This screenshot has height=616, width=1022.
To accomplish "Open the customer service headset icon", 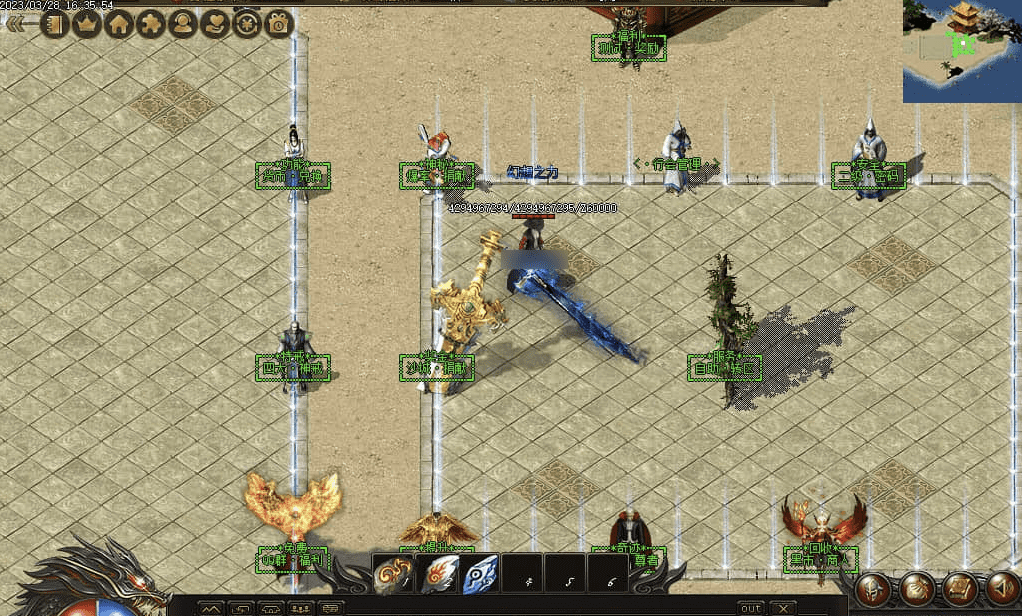I will click(182, 24).
